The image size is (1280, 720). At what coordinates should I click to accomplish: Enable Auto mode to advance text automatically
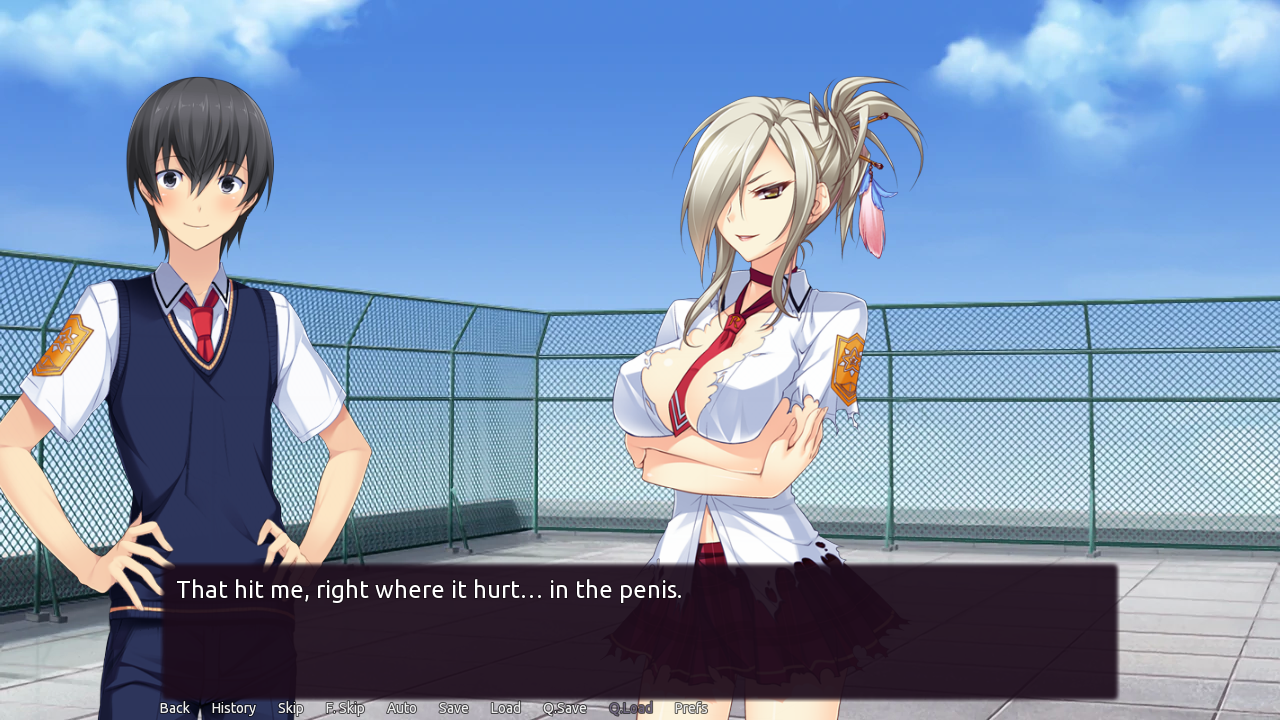coord(401,707)
